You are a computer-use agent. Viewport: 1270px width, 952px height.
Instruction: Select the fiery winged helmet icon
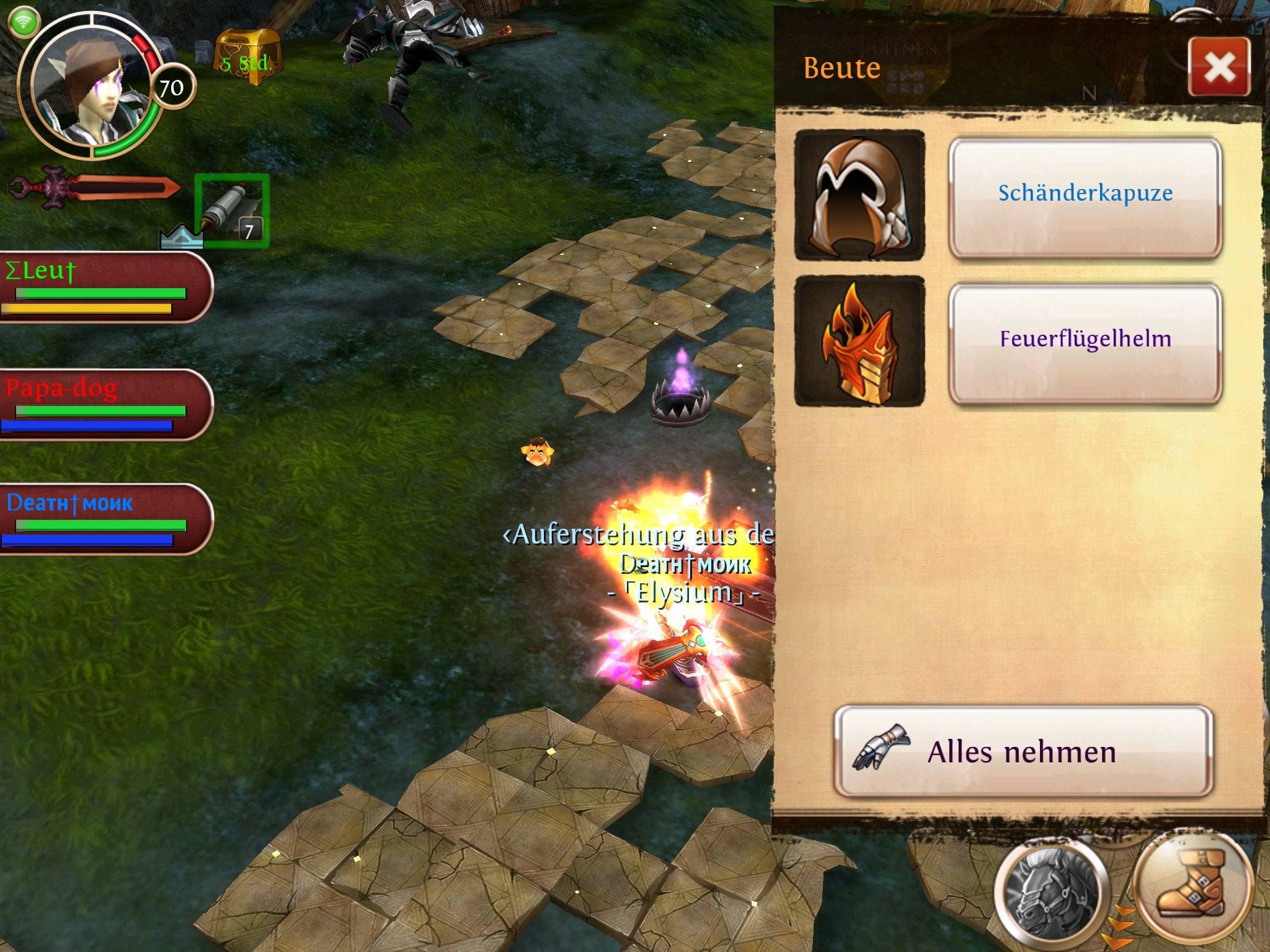(859, 342)
